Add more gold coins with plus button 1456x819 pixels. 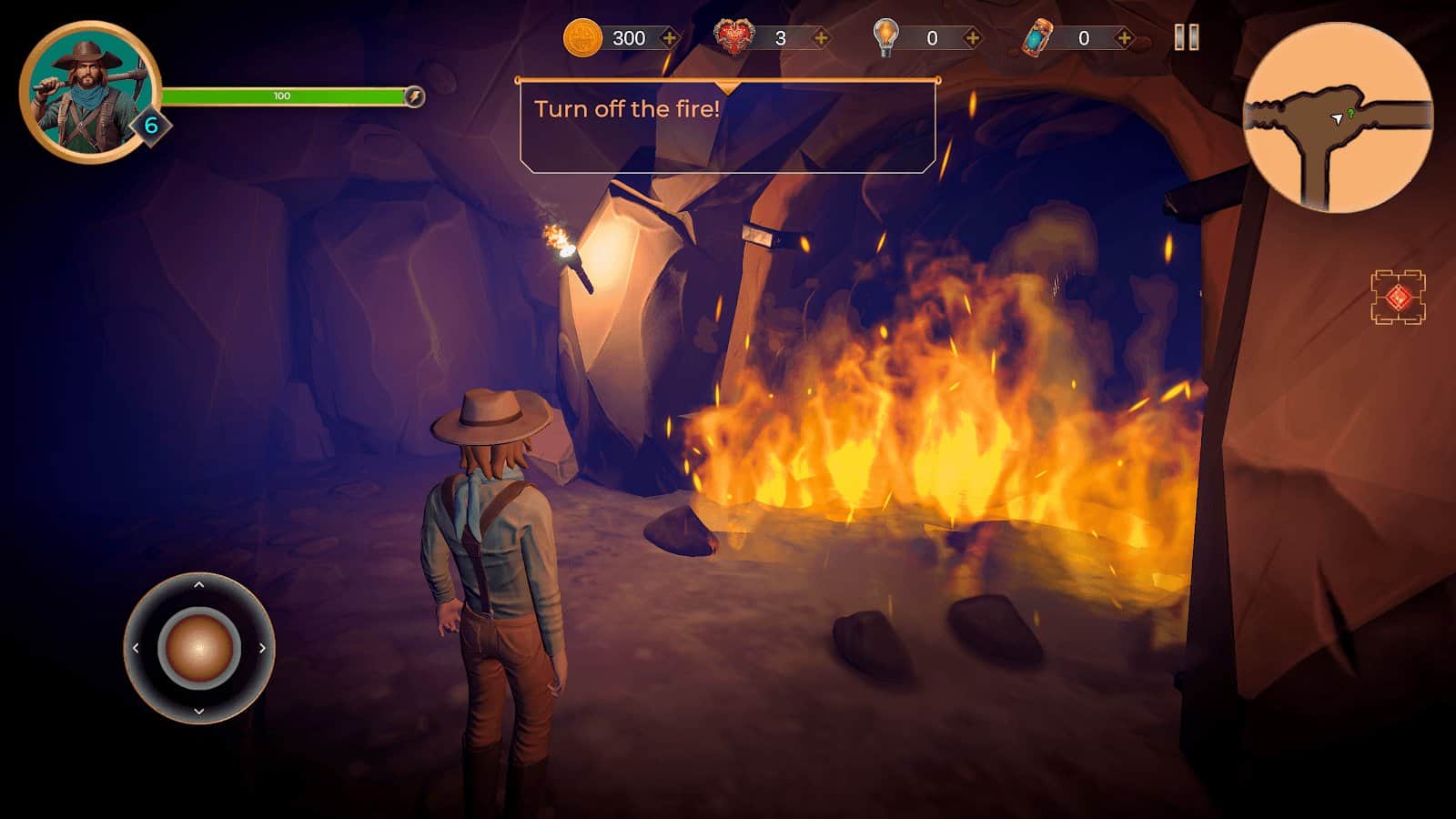point(670,38)
